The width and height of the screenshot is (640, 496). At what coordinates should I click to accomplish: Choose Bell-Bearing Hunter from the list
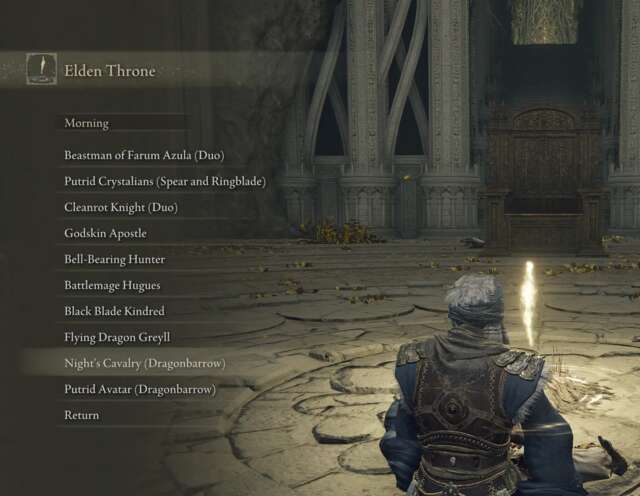(115, 260)
